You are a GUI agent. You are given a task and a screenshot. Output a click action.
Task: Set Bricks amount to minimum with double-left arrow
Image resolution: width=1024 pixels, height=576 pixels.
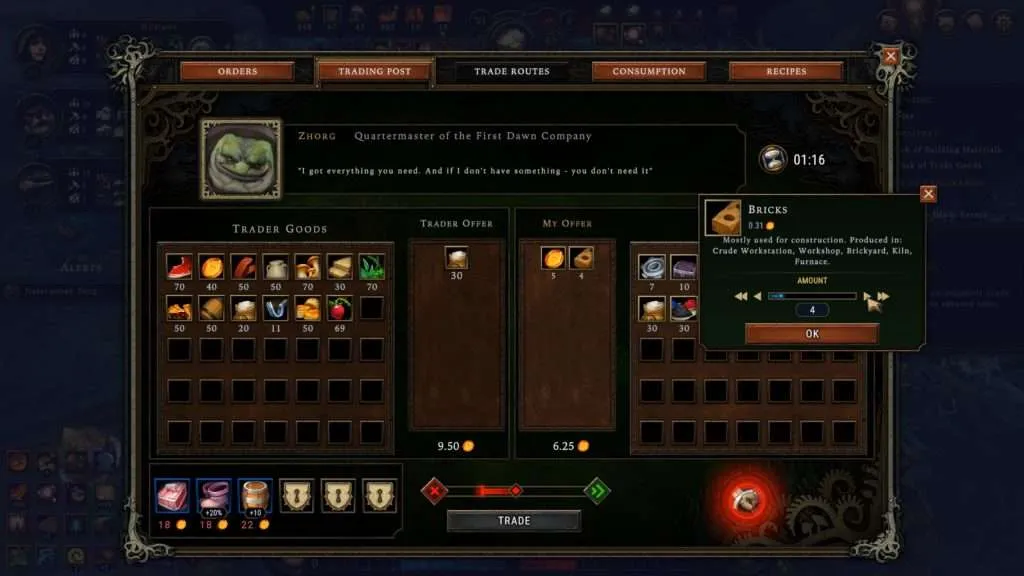click(x=741, y=296)
